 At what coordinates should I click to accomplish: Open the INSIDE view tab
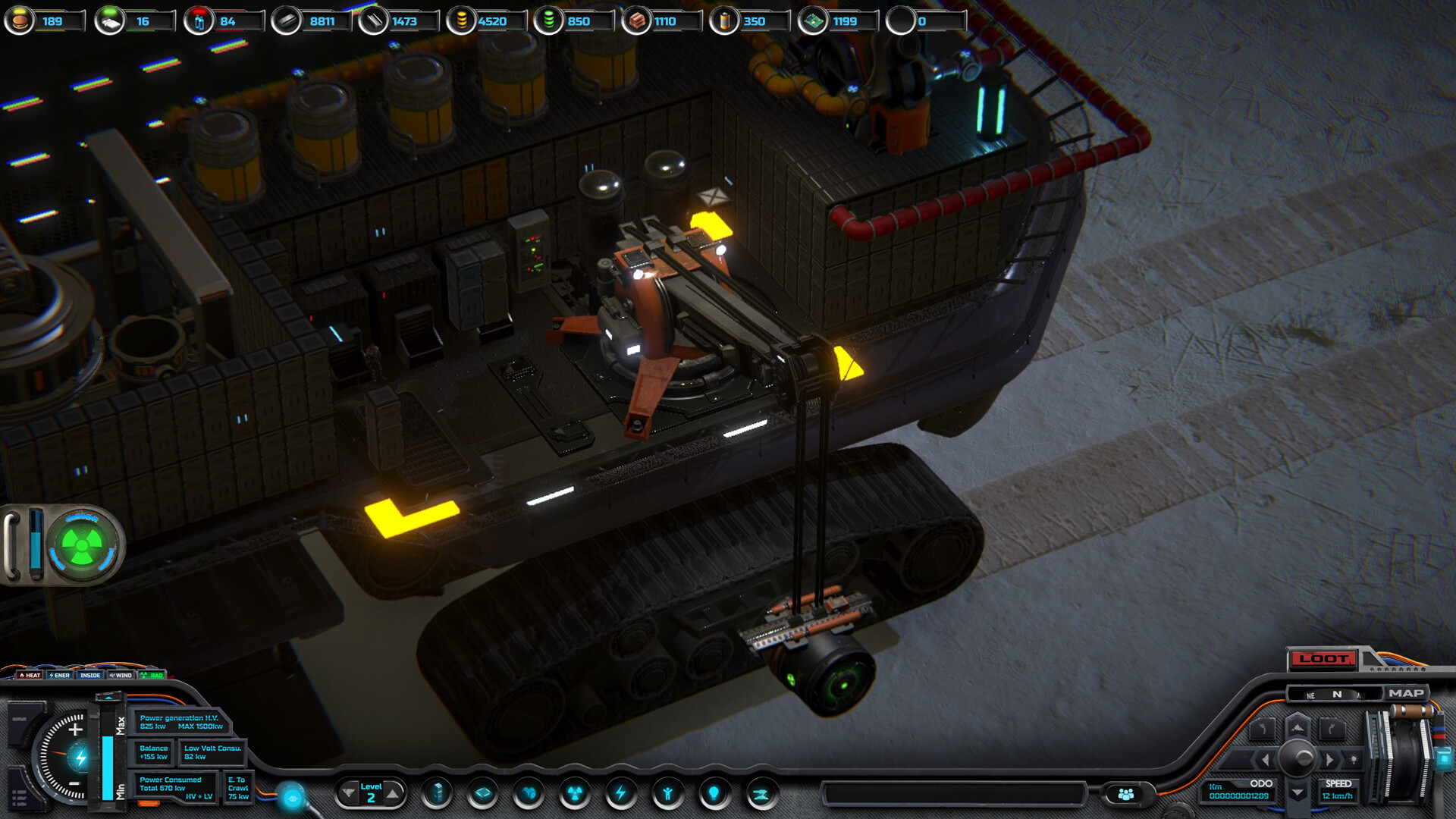tap(90, 675)
